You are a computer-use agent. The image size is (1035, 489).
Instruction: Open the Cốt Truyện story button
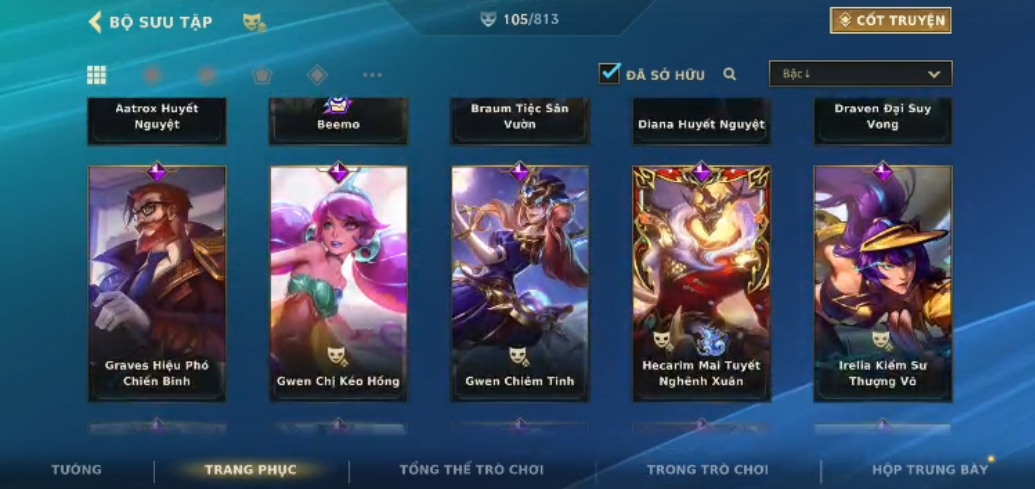[x=890, y=20]
